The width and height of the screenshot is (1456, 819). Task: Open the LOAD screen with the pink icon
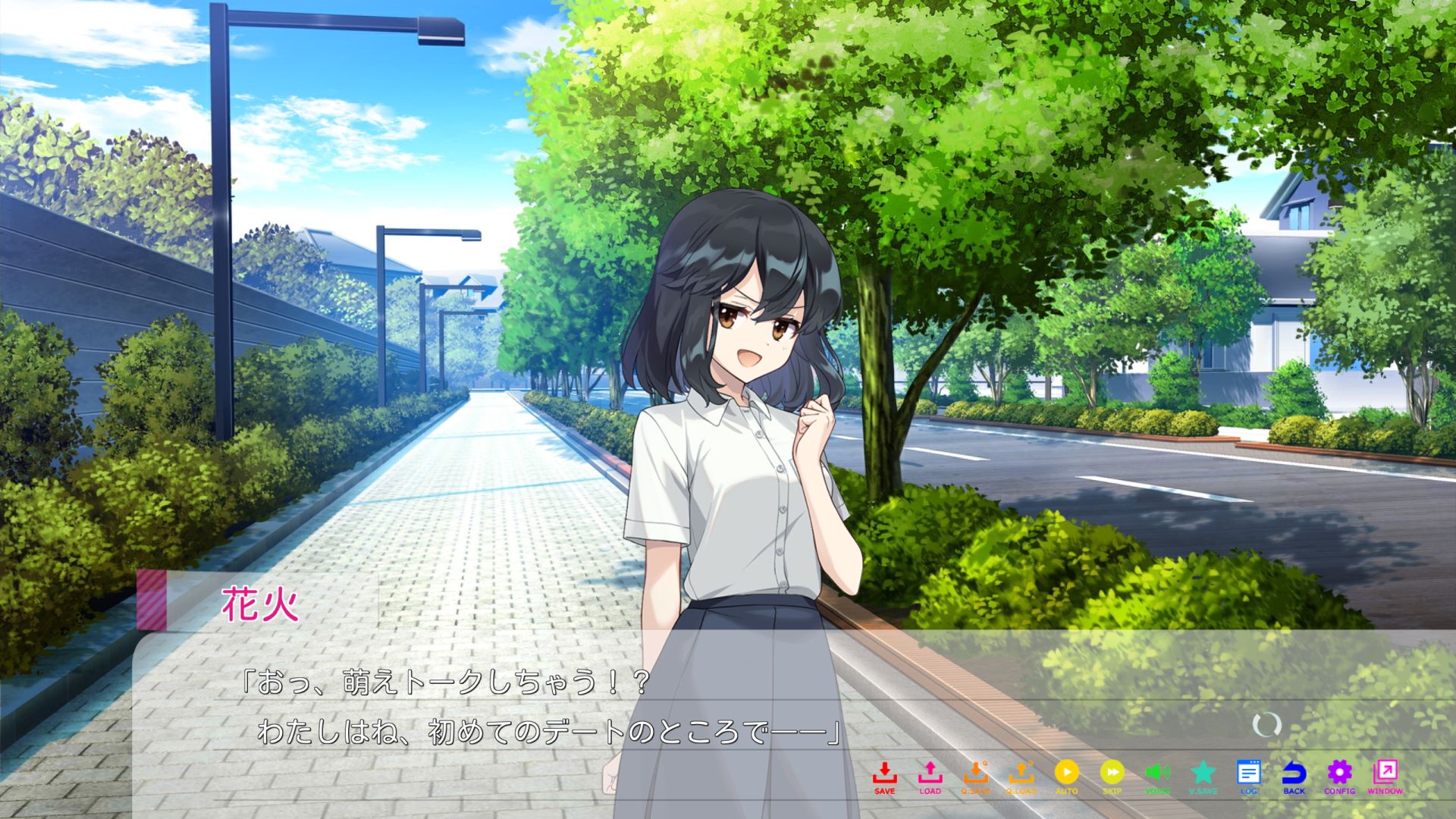click(x=930, y=775)
